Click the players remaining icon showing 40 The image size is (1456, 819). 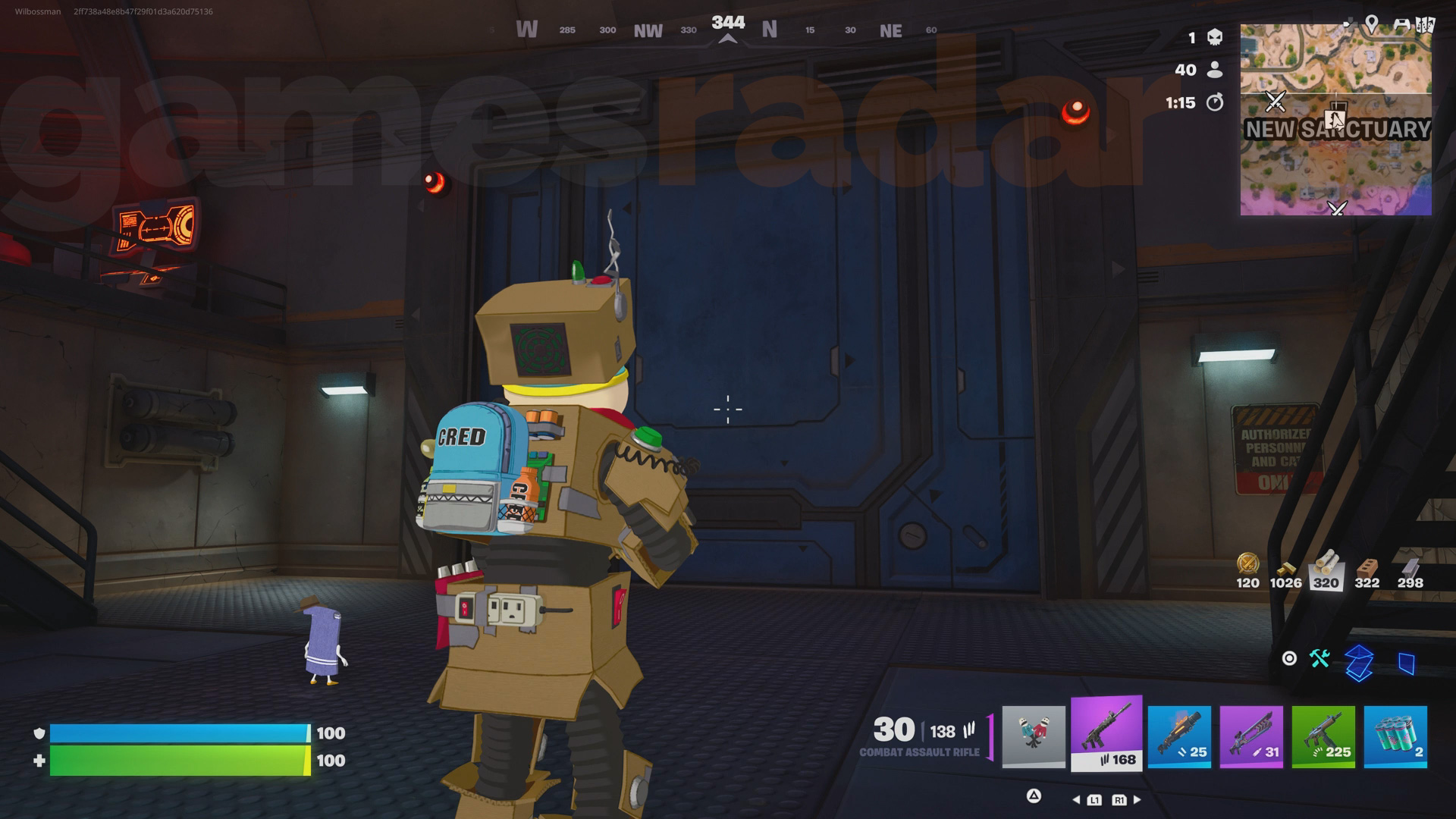1215,70
